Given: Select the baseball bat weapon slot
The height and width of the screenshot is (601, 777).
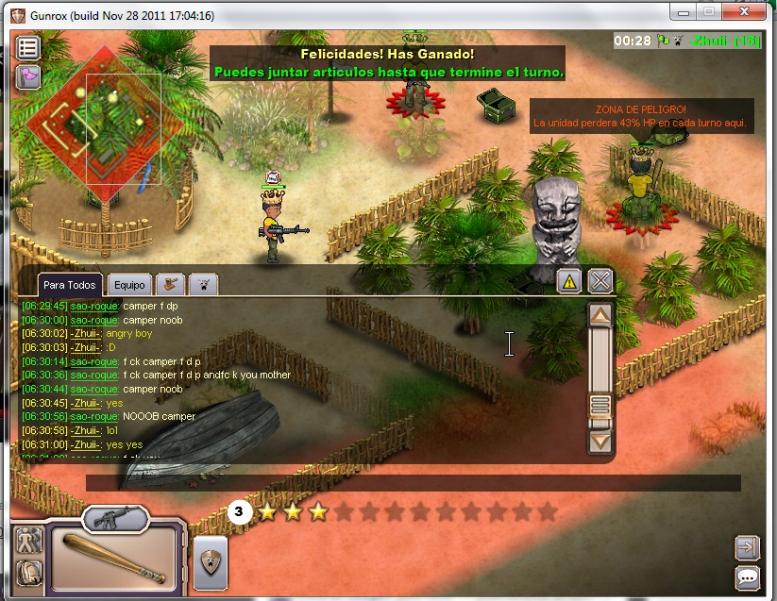Looking at the screenshot, I should (114, 558).
